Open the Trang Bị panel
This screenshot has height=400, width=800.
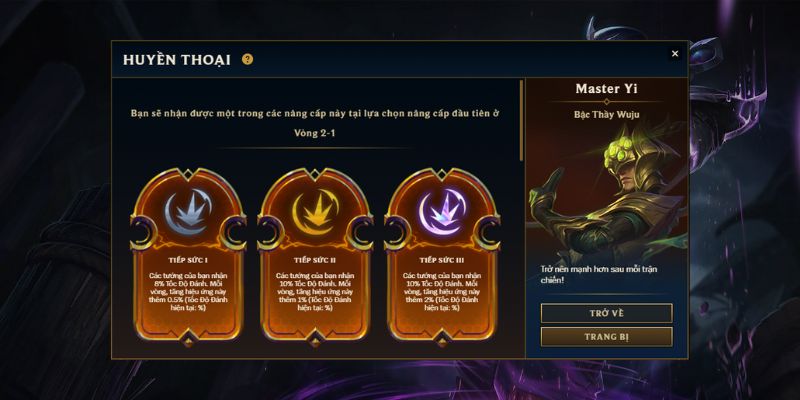coord(606,337)
